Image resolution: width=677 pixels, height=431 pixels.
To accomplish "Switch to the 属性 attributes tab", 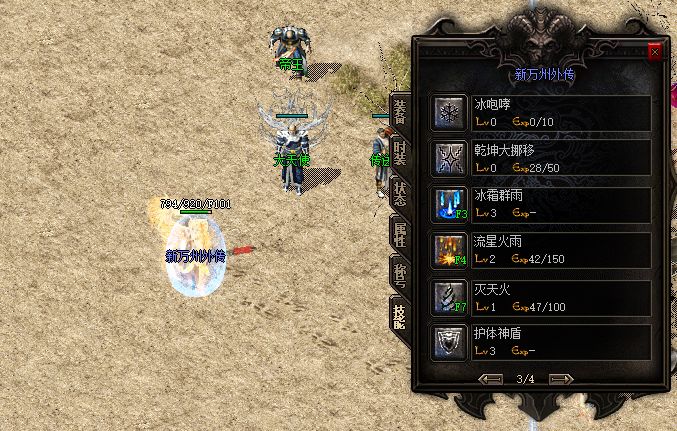I will pos(400,235).
